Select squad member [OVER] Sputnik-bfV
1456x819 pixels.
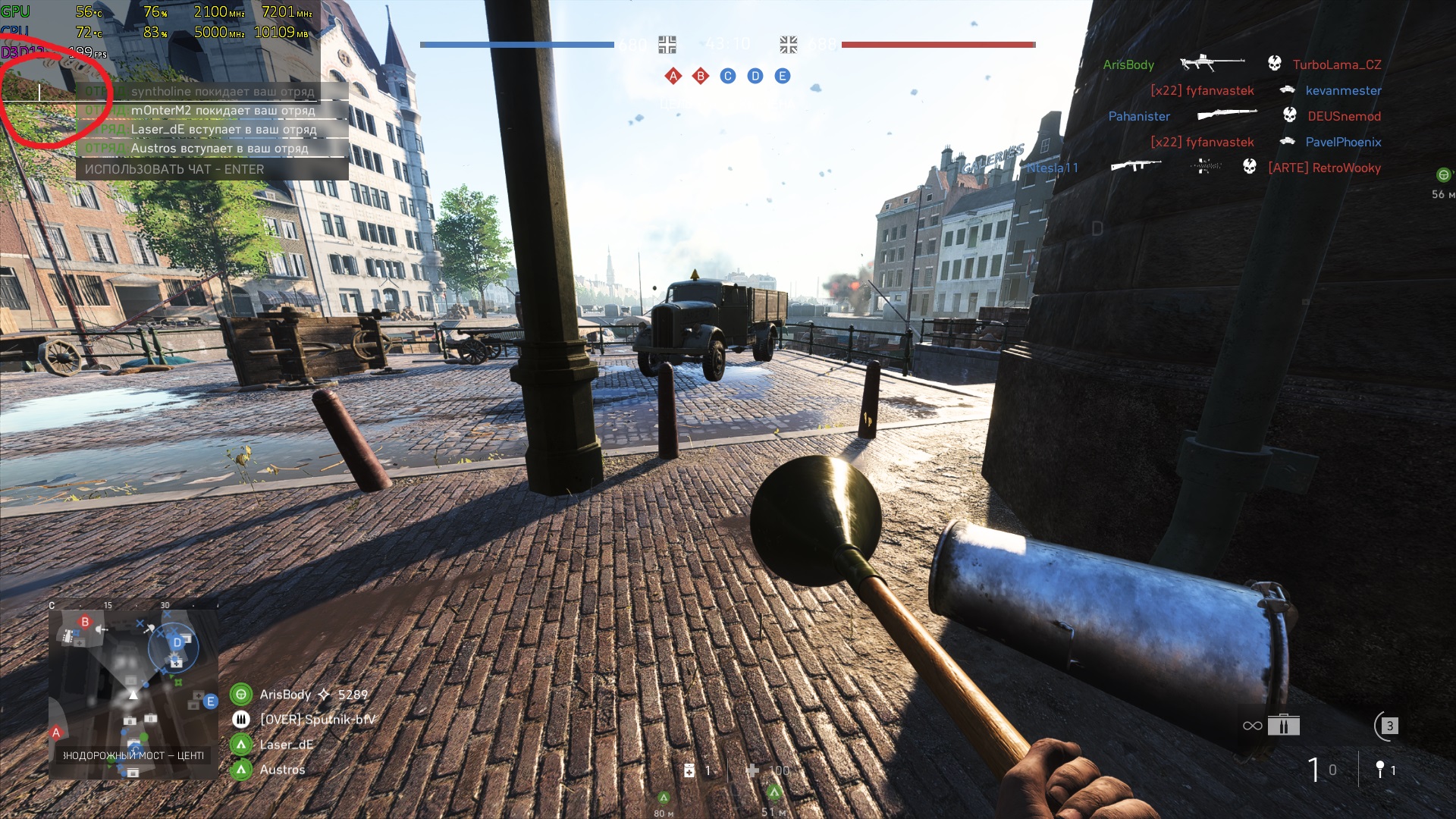317,720
